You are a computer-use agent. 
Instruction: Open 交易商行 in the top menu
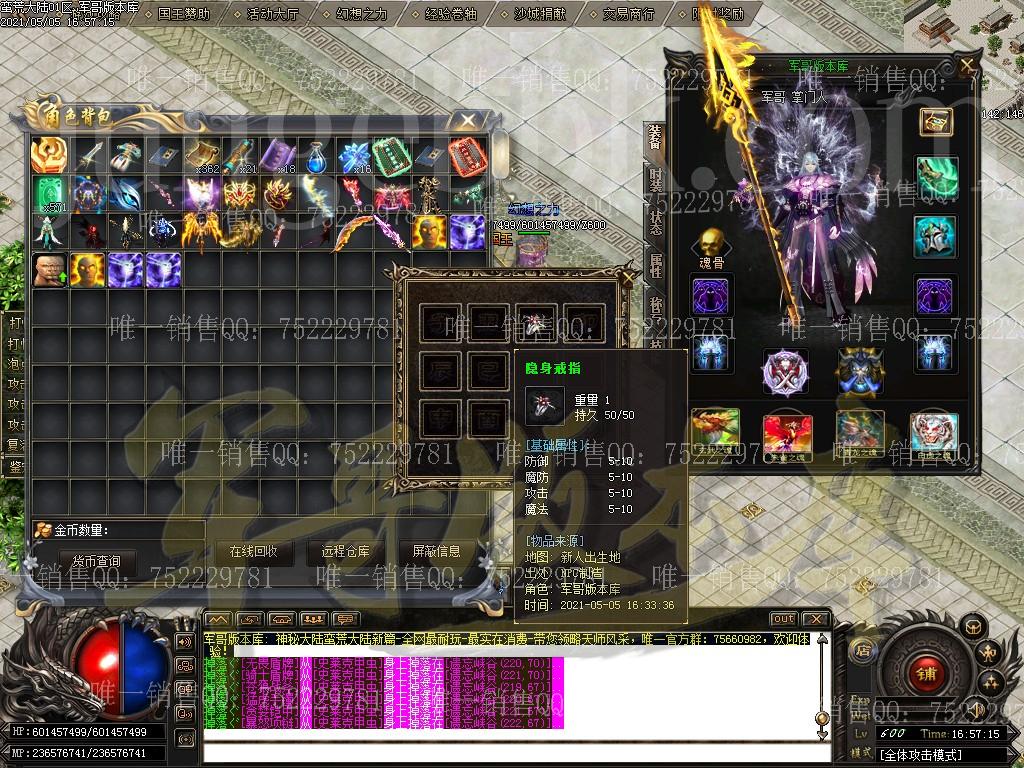[629, 14]
